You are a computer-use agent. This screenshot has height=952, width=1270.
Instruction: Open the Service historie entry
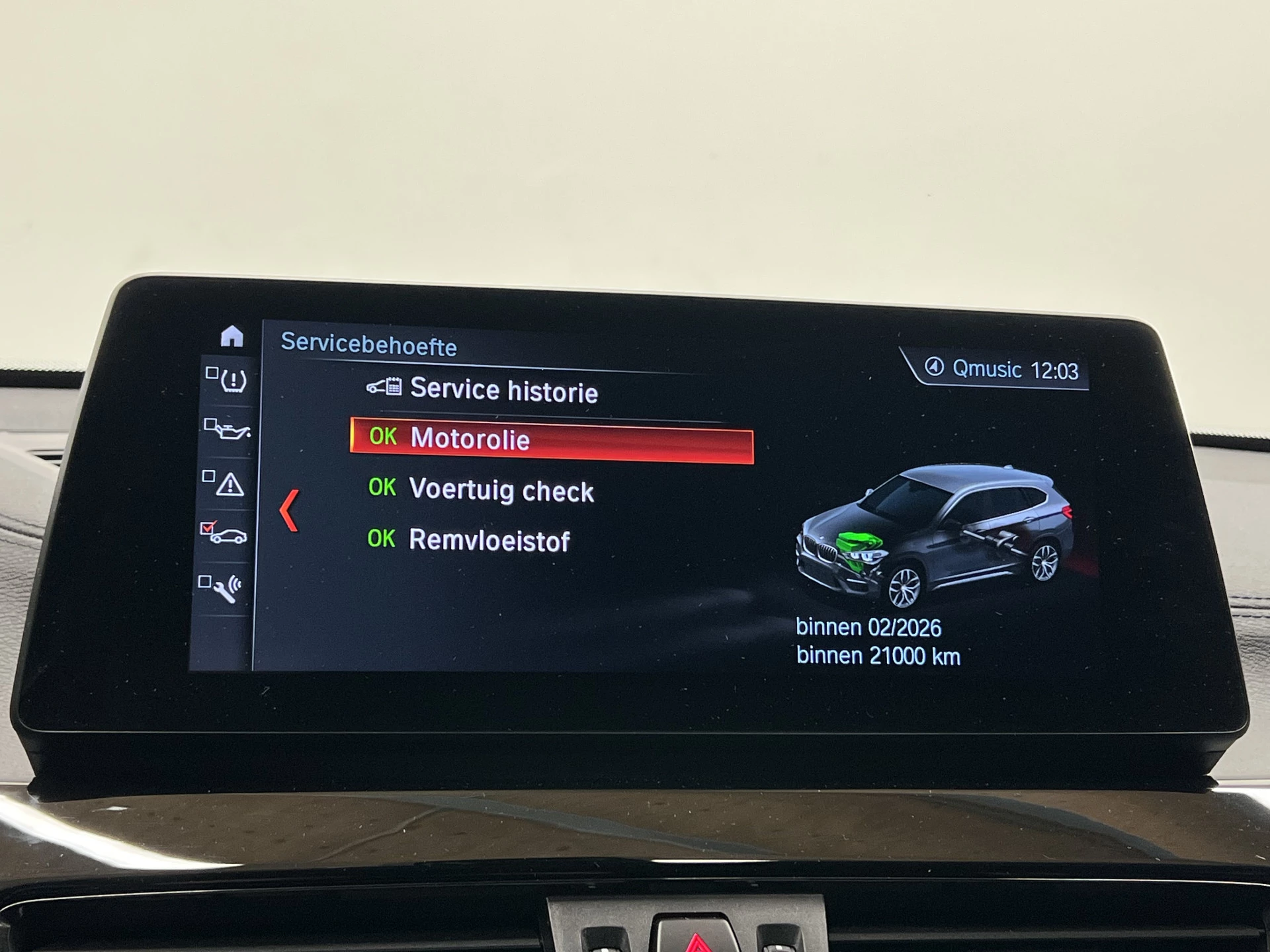[503, 389]
